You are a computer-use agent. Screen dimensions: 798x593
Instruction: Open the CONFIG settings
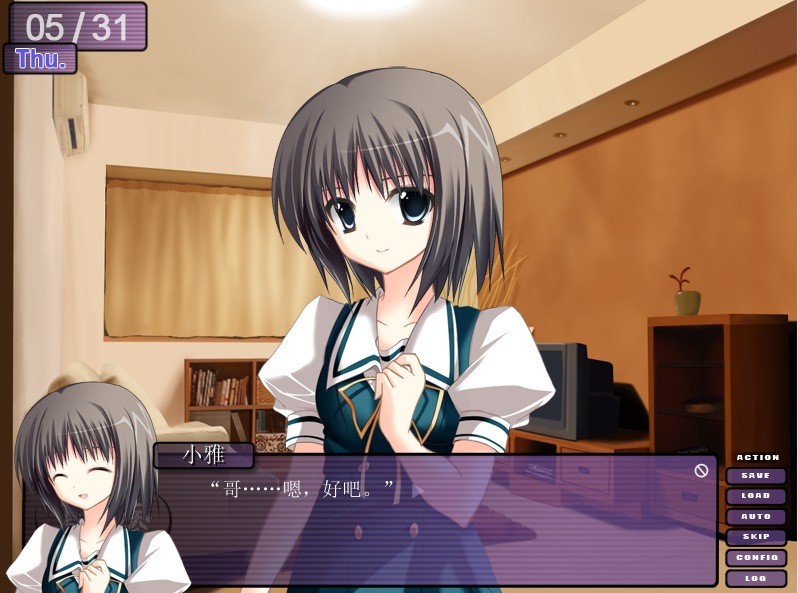pyautogui.click(x=756, y=558)
